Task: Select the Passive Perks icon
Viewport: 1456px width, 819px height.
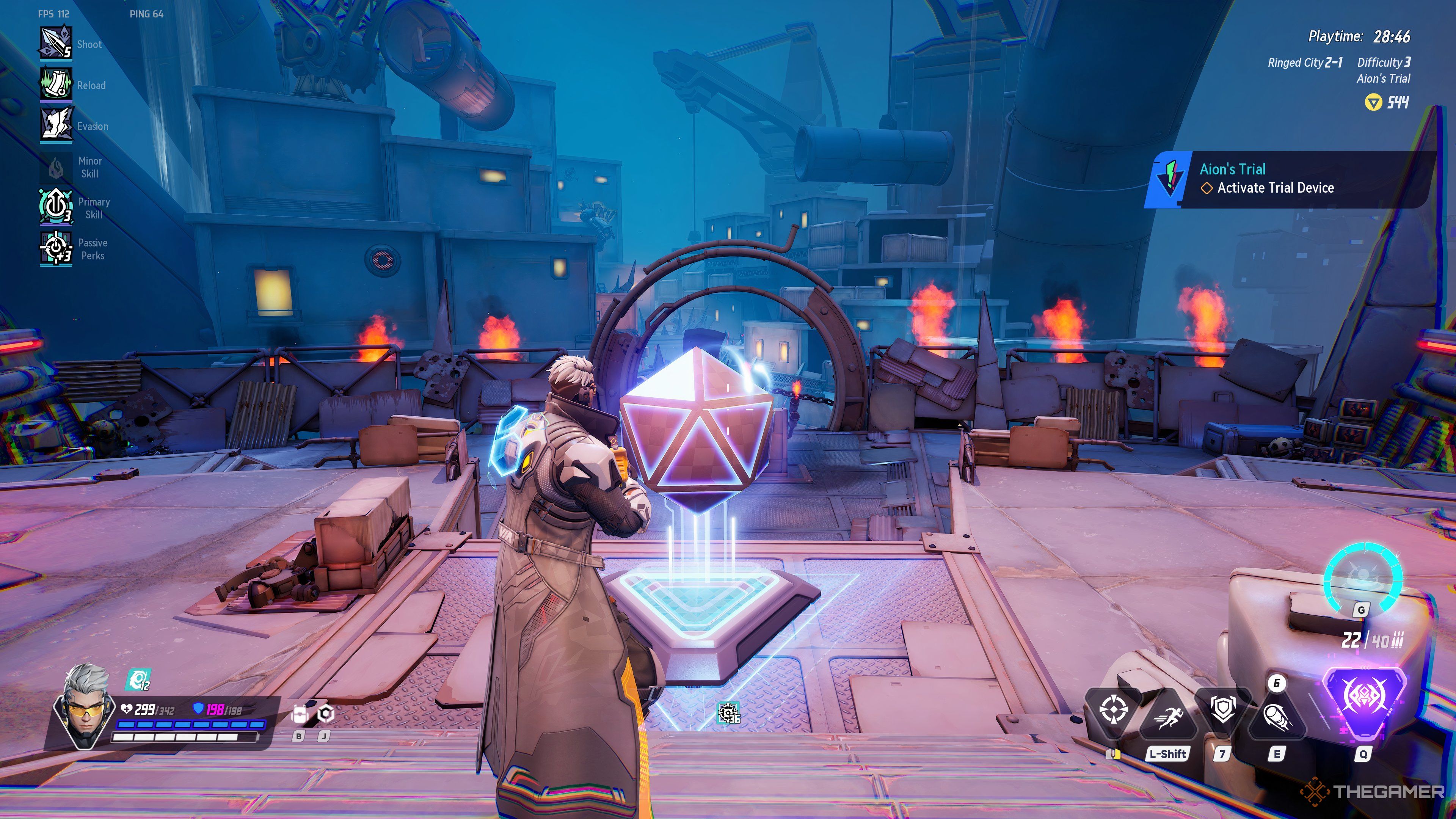Action: (55, 249)
